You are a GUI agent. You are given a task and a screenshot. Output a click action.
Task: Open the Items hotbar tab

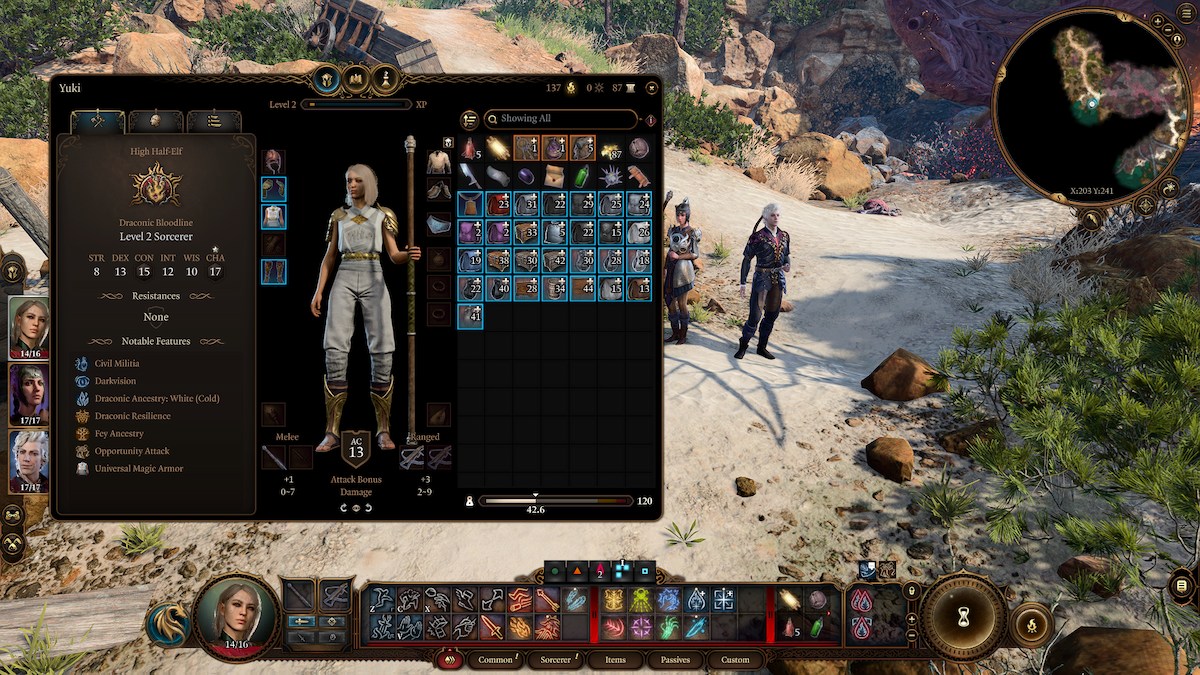tap(615, 660)
